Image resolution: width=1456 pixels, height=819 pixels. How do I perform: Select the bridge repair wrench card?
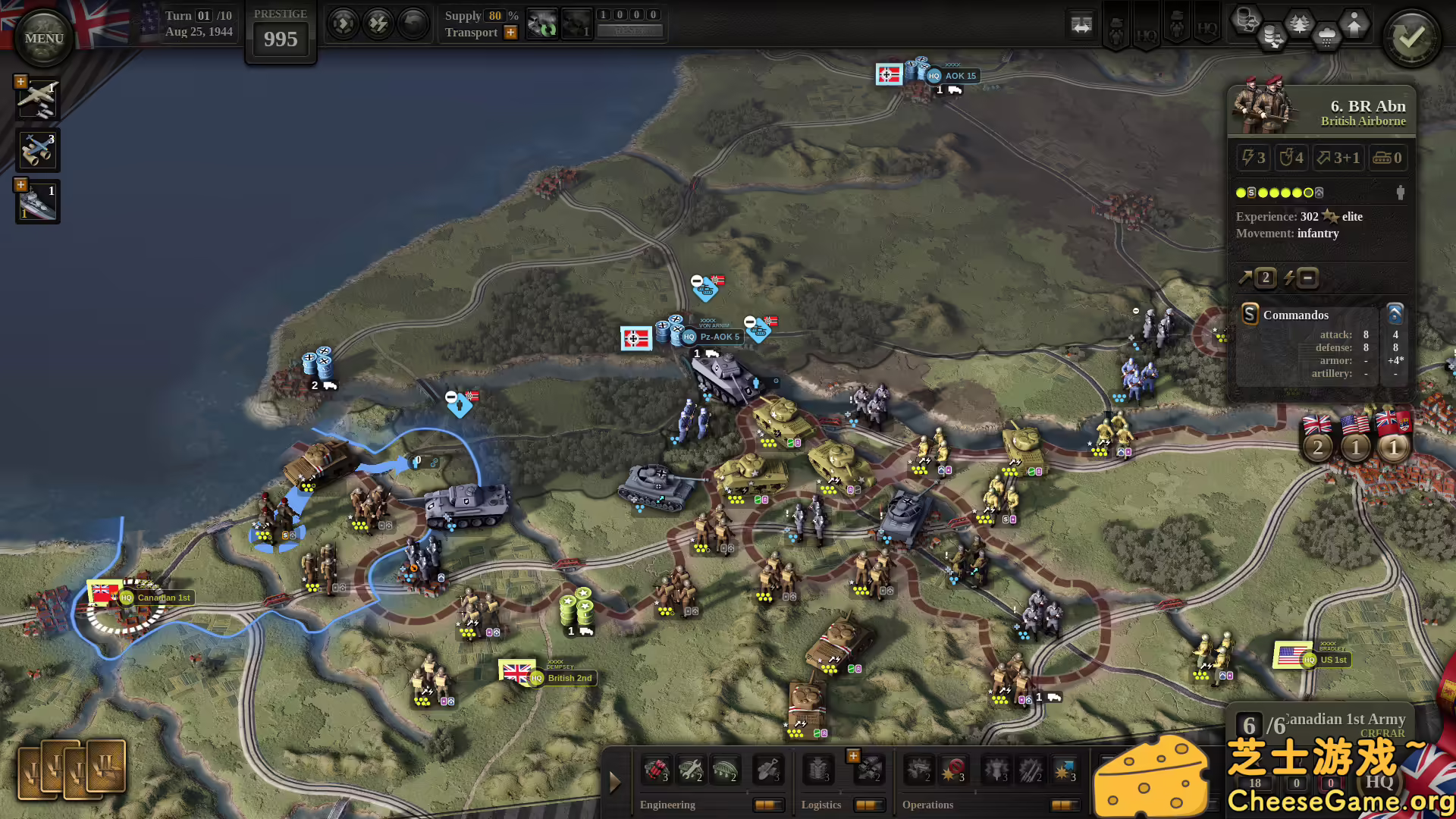click(690, 770)
